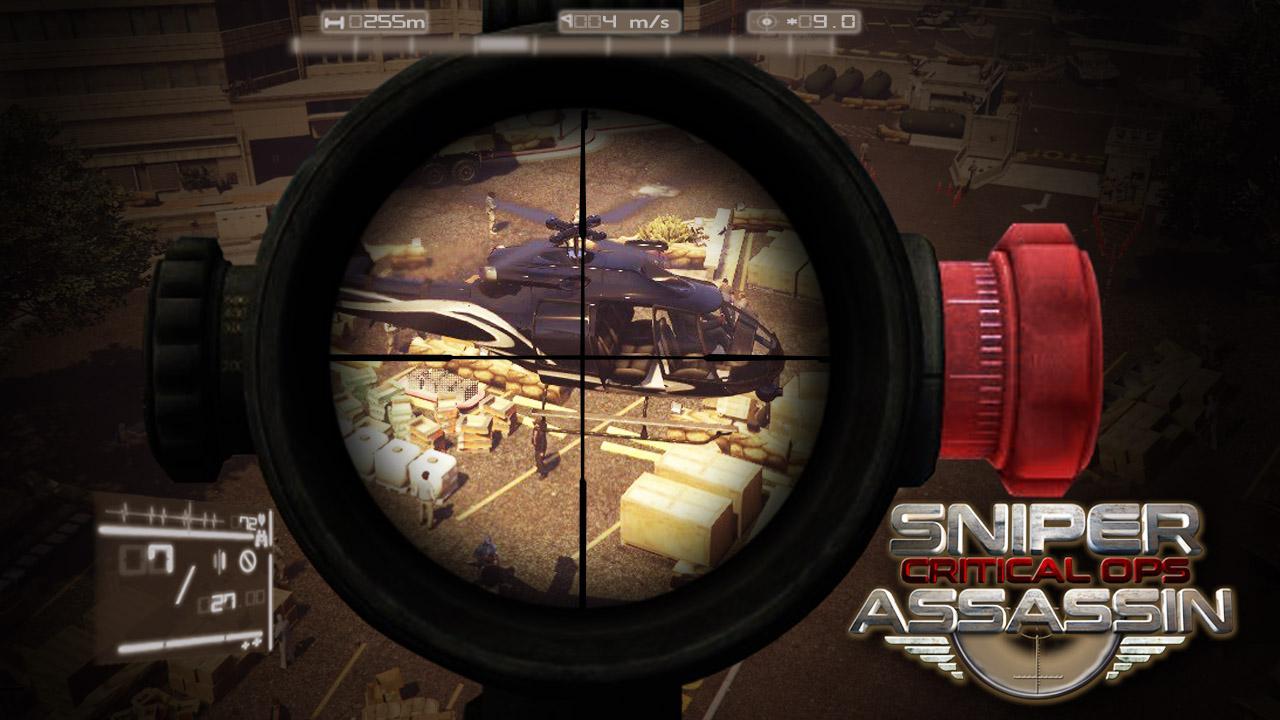Click the reload counter showing 27

(224, 601)
